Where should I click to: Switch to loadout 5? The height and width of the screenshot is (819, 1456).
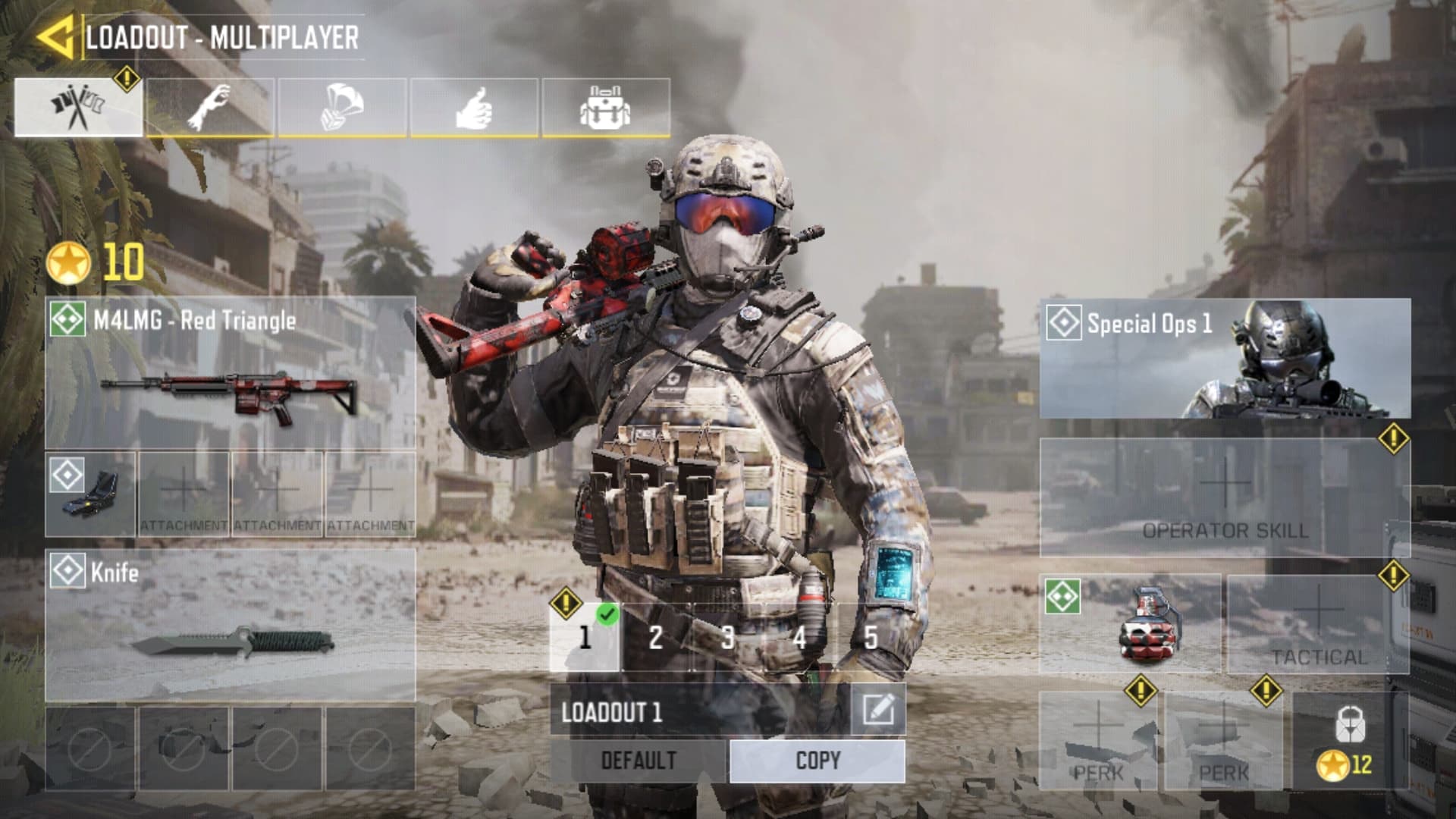pos(871,637)
